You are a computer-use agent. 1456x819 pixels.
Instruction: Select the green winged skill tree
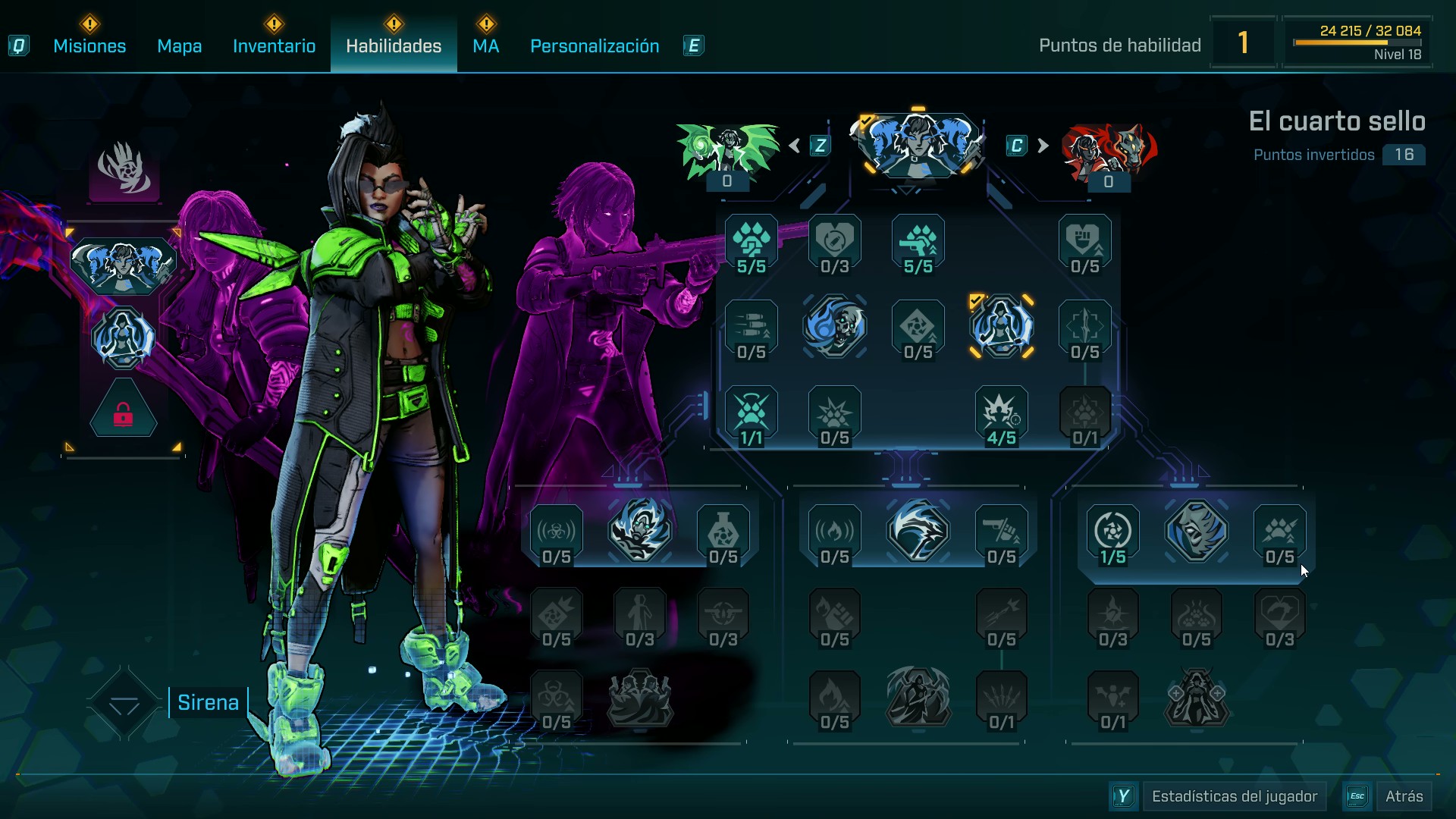coord(727,149)
